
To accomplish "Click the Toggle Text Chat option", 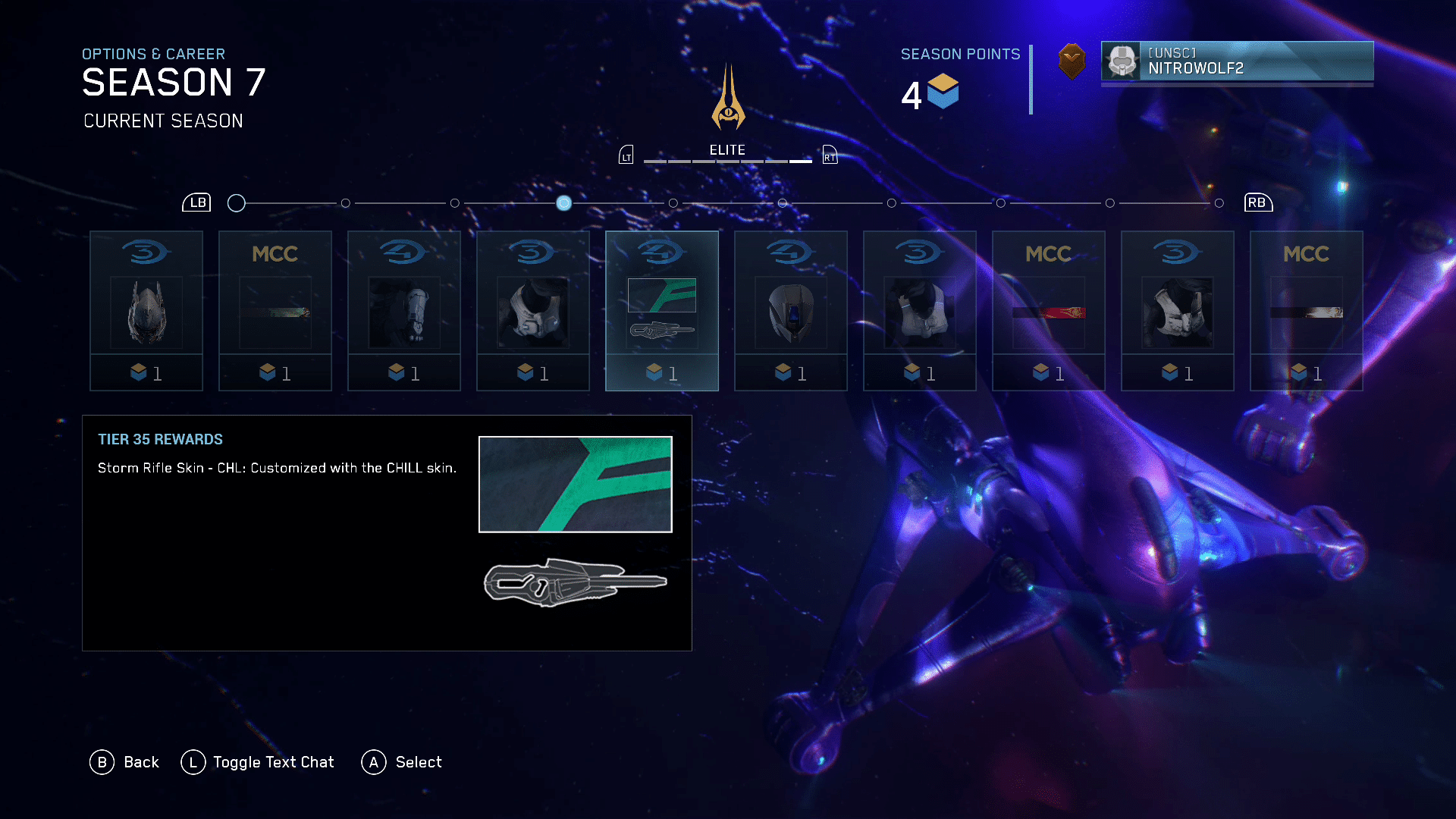I will click(x=273, y=762).
